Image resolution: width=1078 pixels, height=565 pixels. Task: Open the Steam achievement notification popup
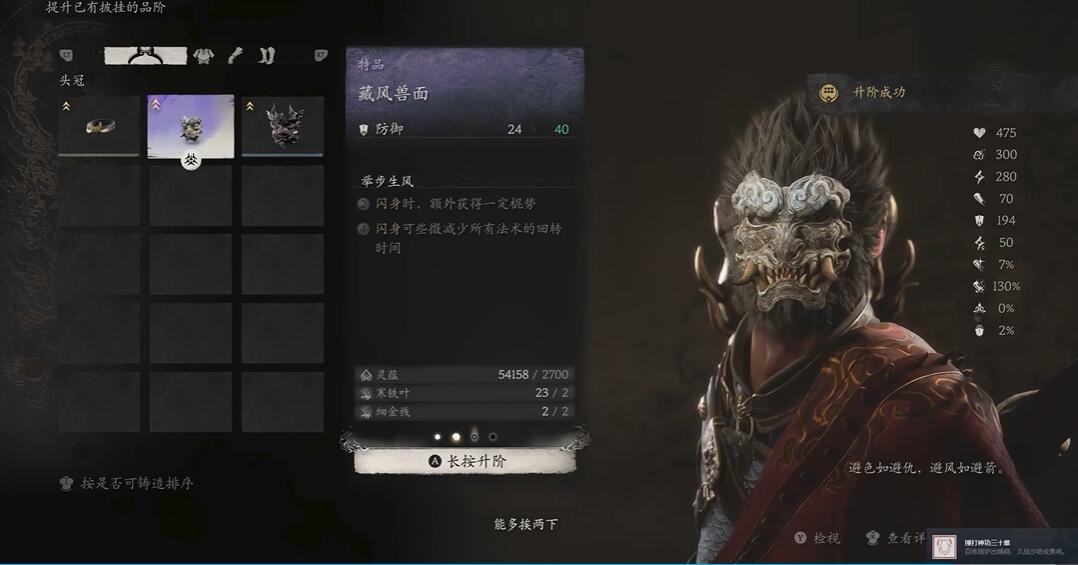(1001, 546)
